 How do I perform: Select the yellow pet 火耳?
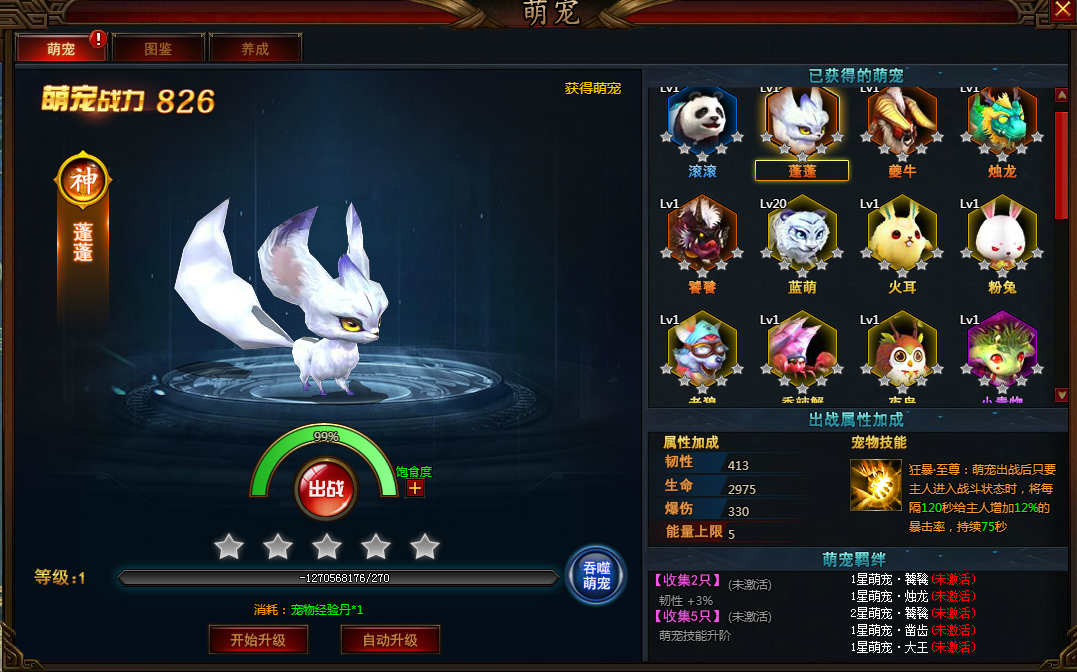tap(902, 236)
